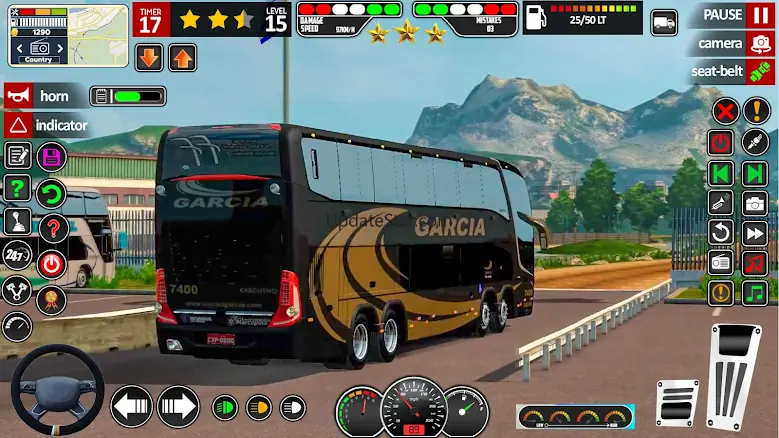Click the orange down arrow button
Viewport: 779px width, 438px height.
[149, 57]
